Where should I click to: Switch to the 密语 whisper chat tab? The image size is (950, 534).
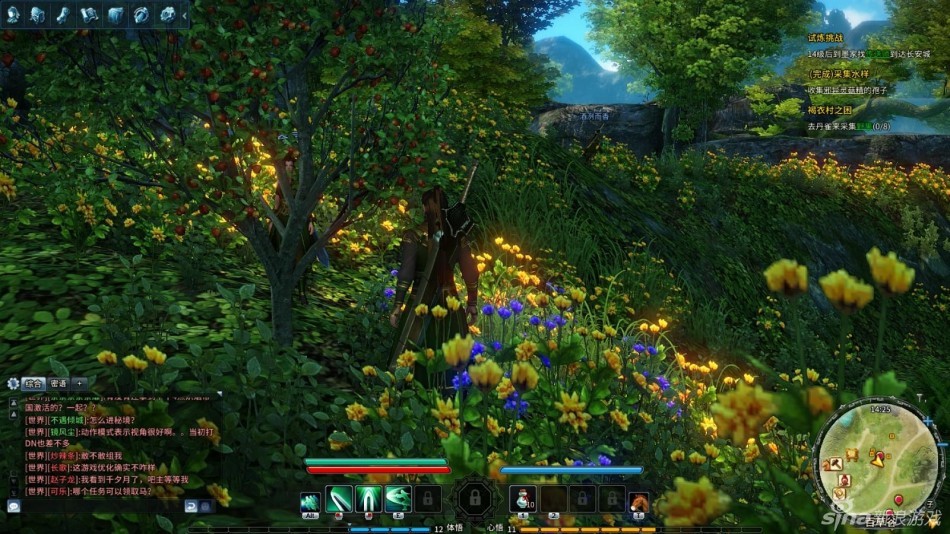point(58,383)
